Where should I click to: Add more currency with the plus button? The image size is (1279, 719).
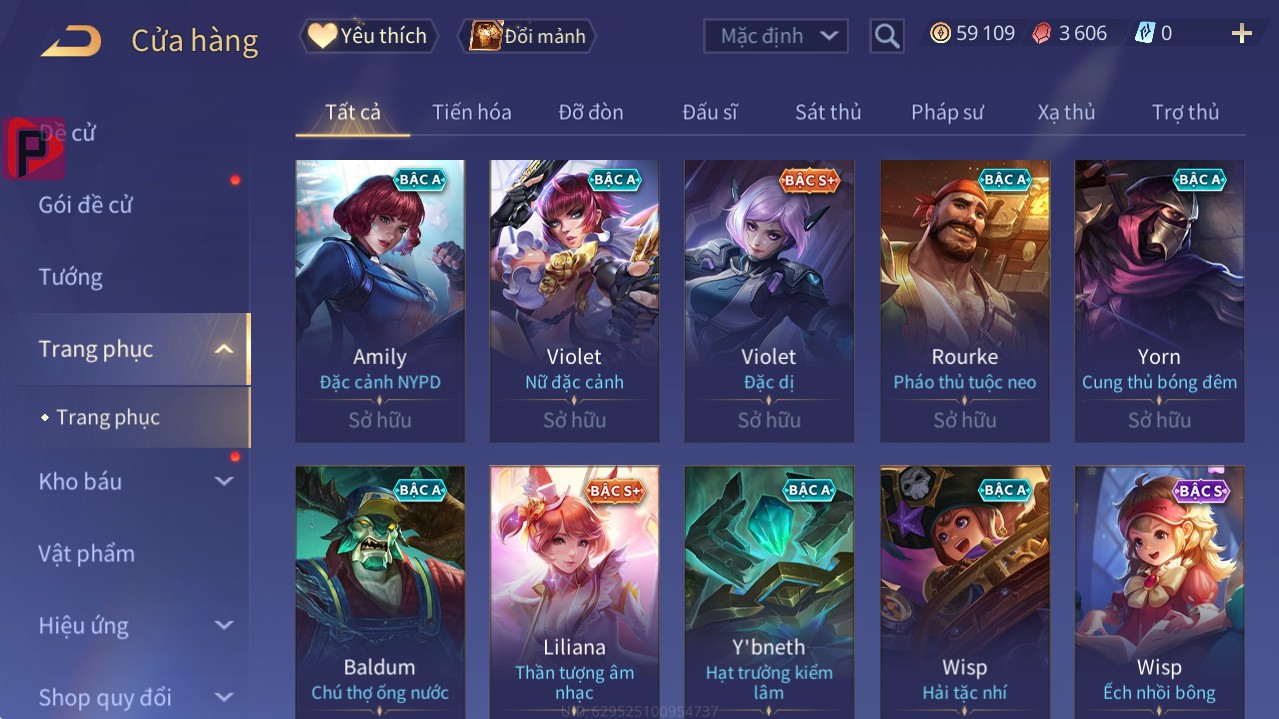click(1241, 34)
